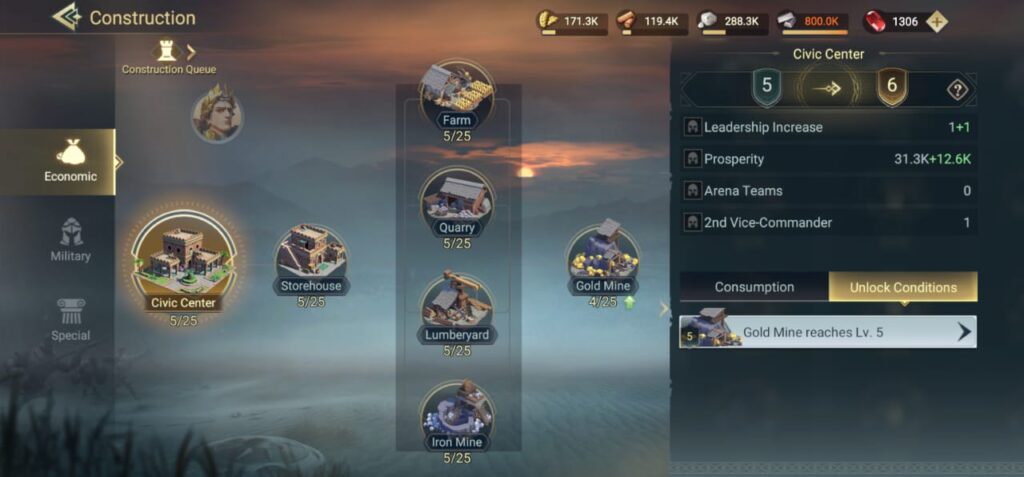Viewport: 1024px width, 477px height.
Task: Open the question mark help icon
Action: point(957,90)
